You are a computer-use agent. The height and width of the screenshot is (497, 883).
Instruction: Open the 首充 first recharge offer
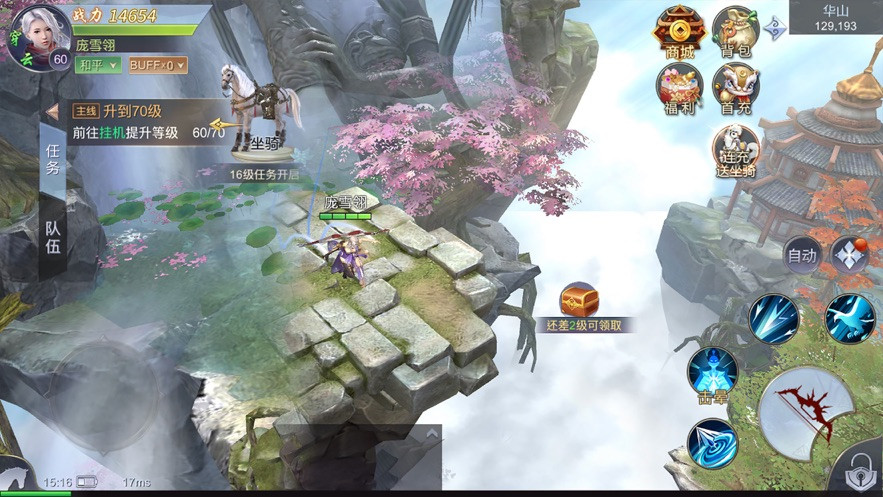pyautogui.click(x=736, y=88)
